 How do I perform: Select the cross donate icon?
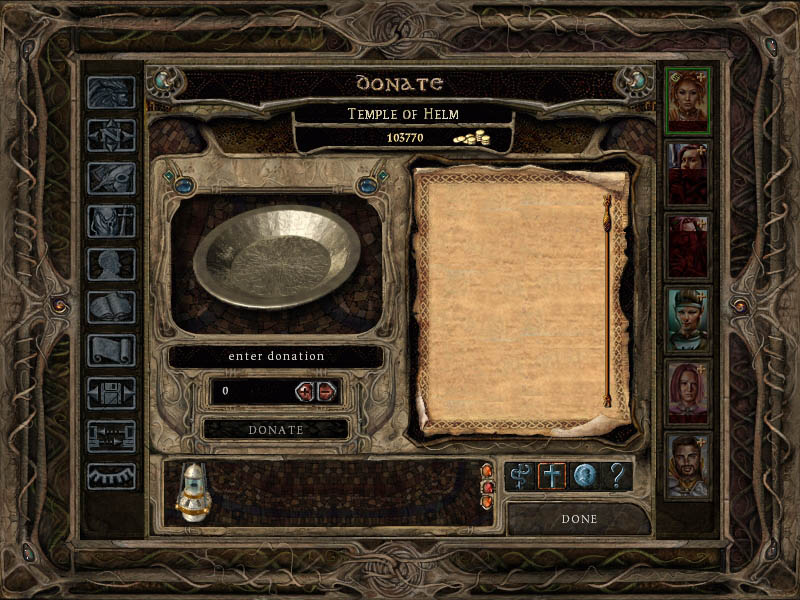coord(551,476)
